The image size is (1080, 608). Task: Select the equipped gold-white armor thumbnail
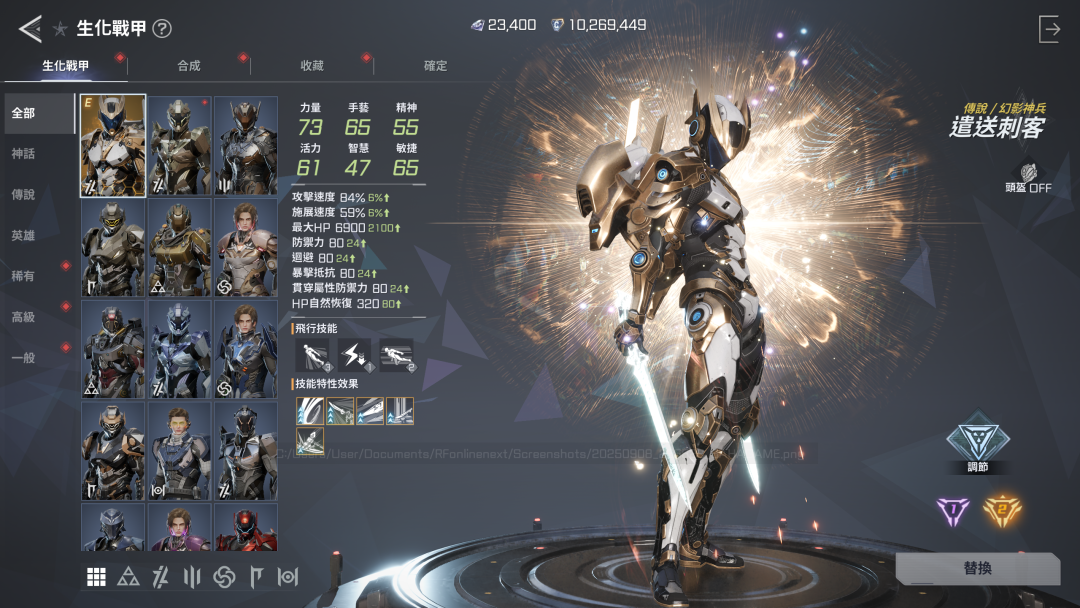[113, 146]
